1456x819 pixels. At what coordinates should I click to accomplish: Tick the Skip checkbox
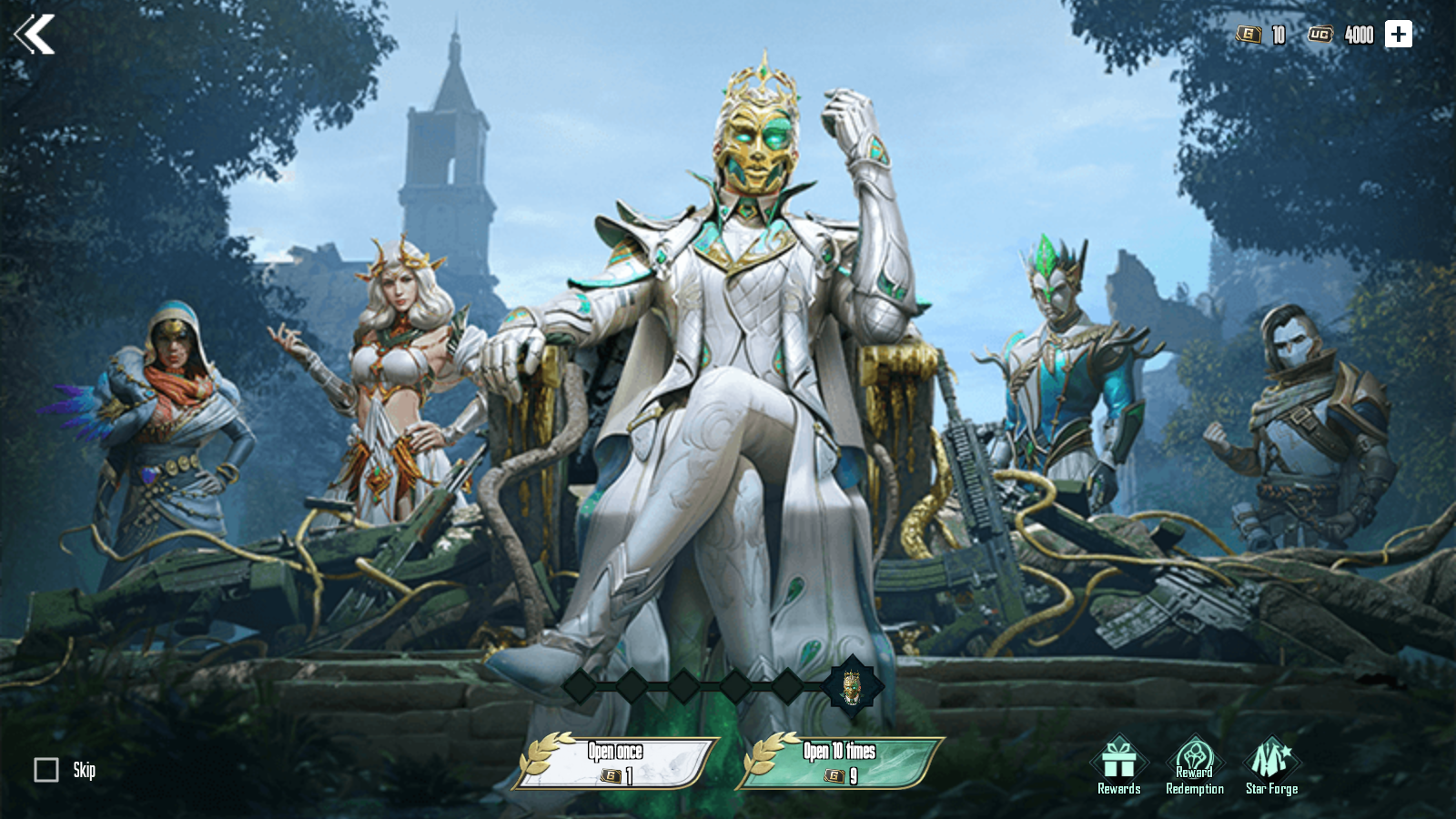[x=46, y=770]
